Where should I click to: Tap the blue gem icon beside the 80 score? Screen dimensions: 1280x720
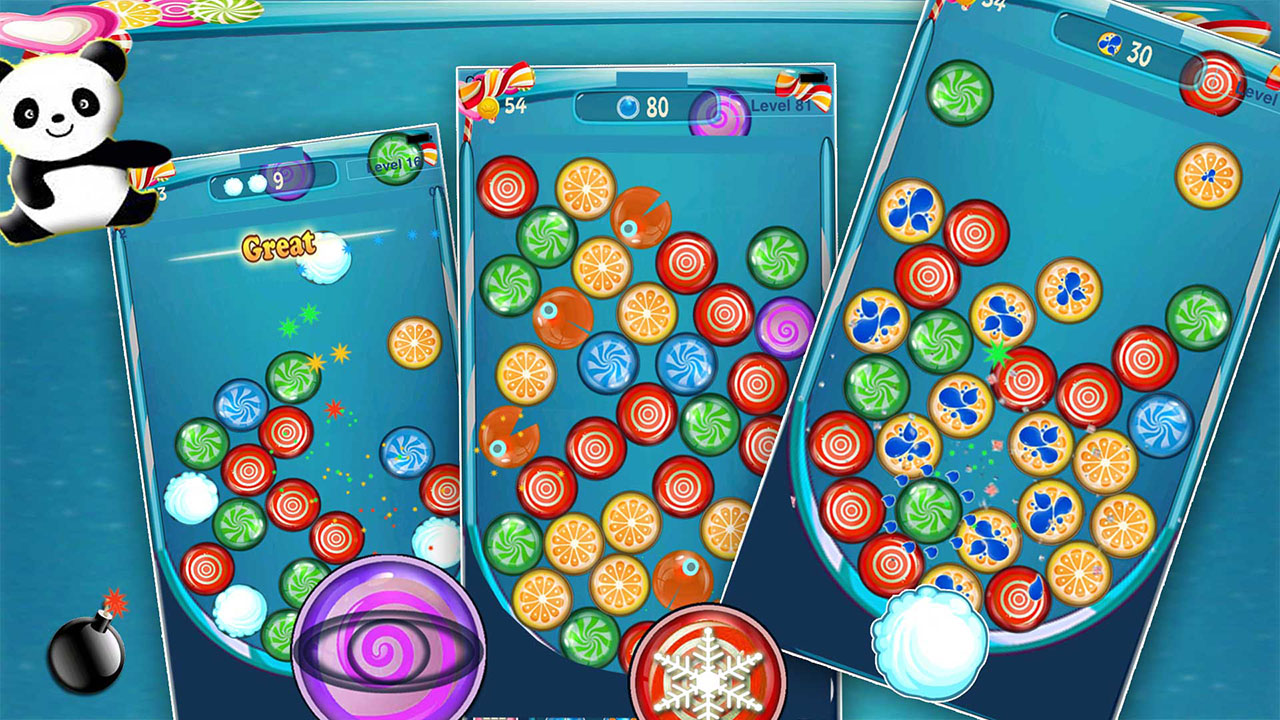click(x=630, y=110)
